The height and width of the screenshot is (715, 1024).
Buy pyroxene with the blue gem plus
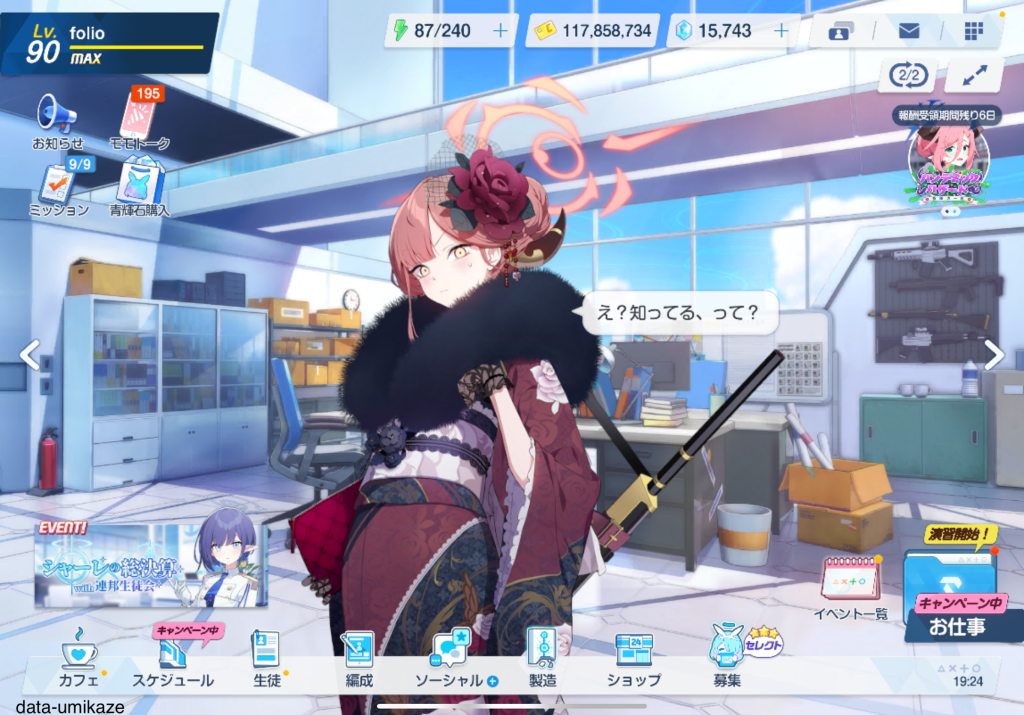pyautogui.click(x=781, y=31)
